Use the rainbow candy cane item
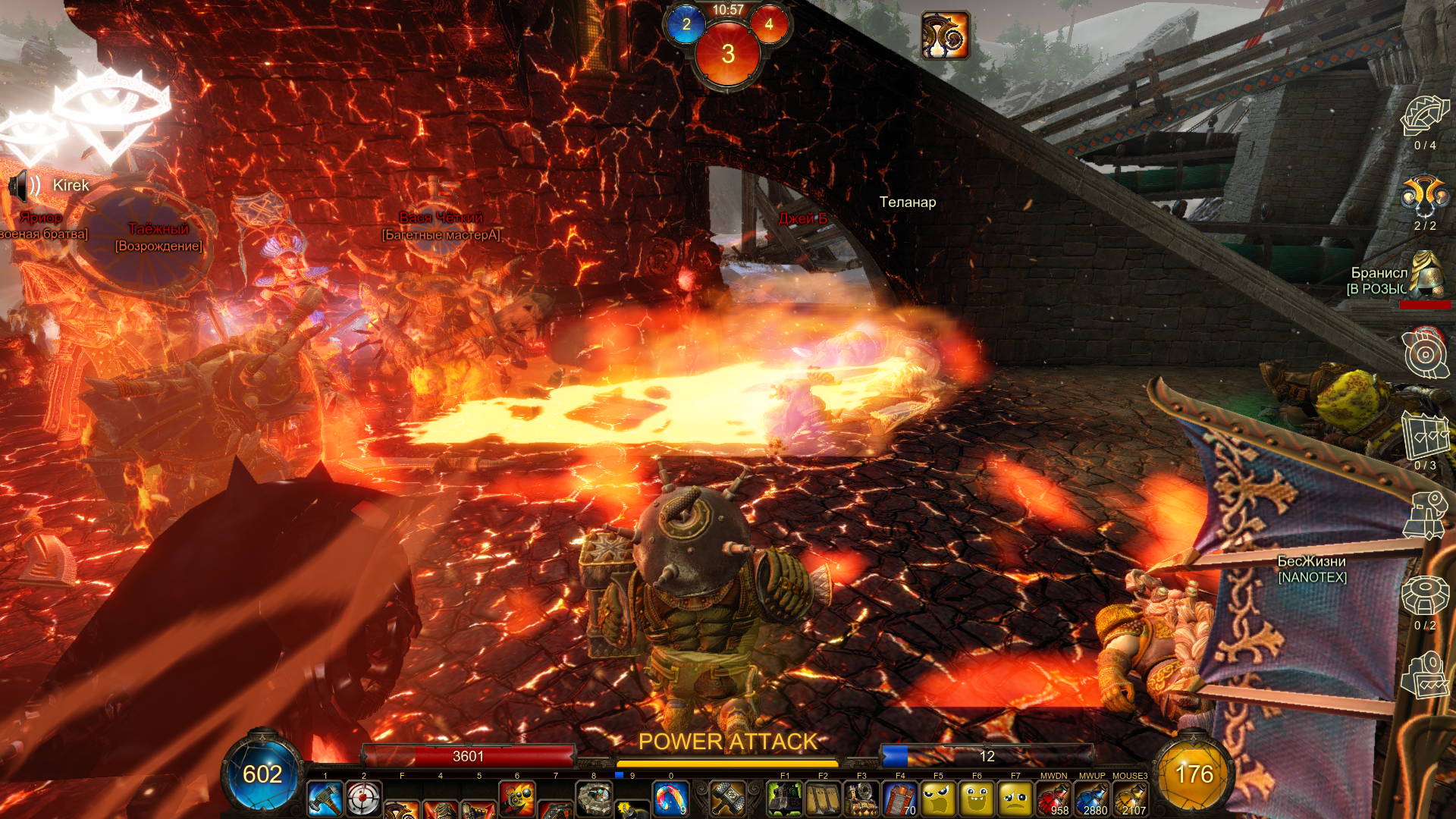Screen dimensions: 1456x819 pyautogui.click(x=670, y=799)
